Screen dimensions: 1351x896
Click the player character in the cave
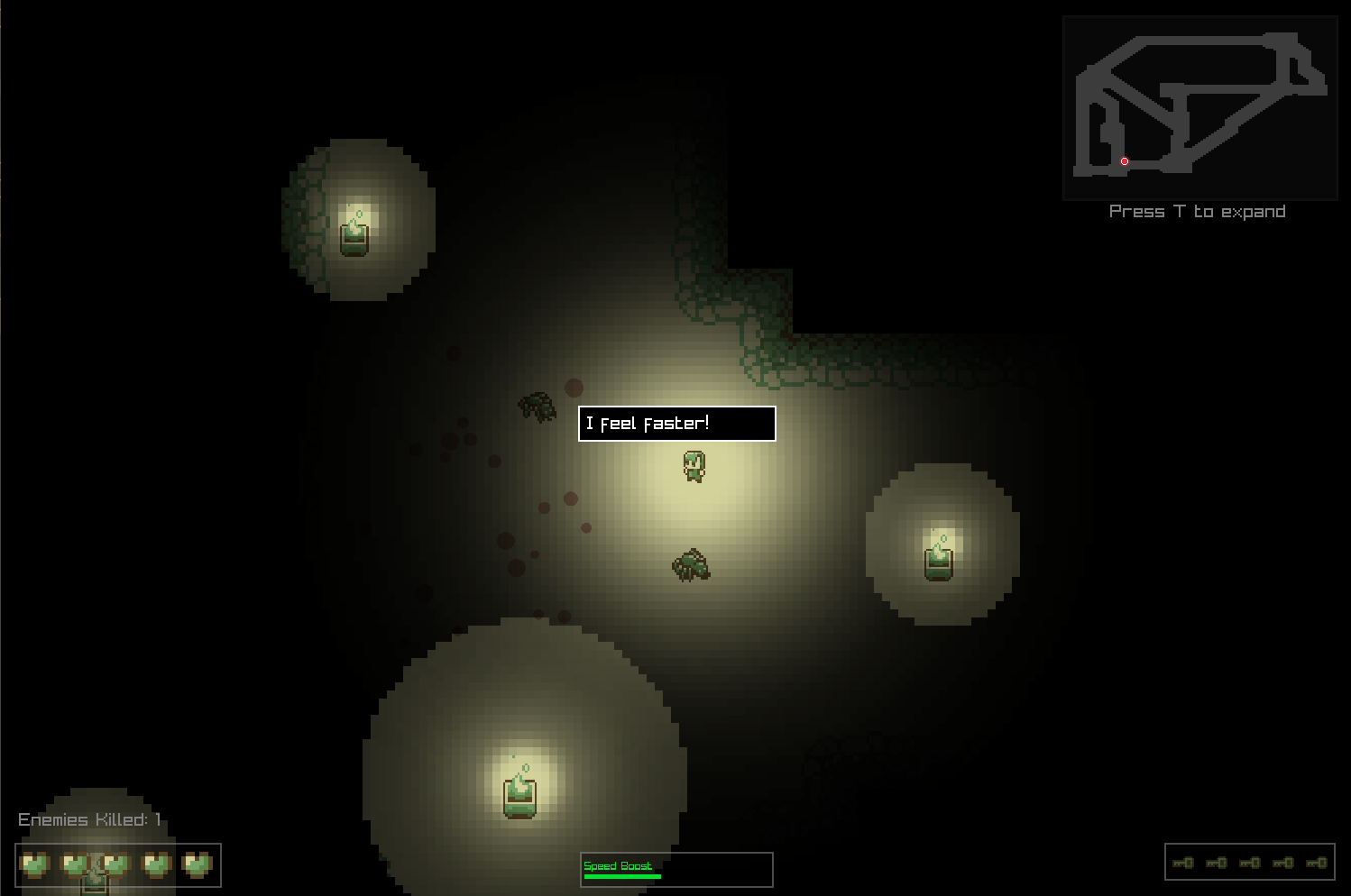[x=693, y=465]
